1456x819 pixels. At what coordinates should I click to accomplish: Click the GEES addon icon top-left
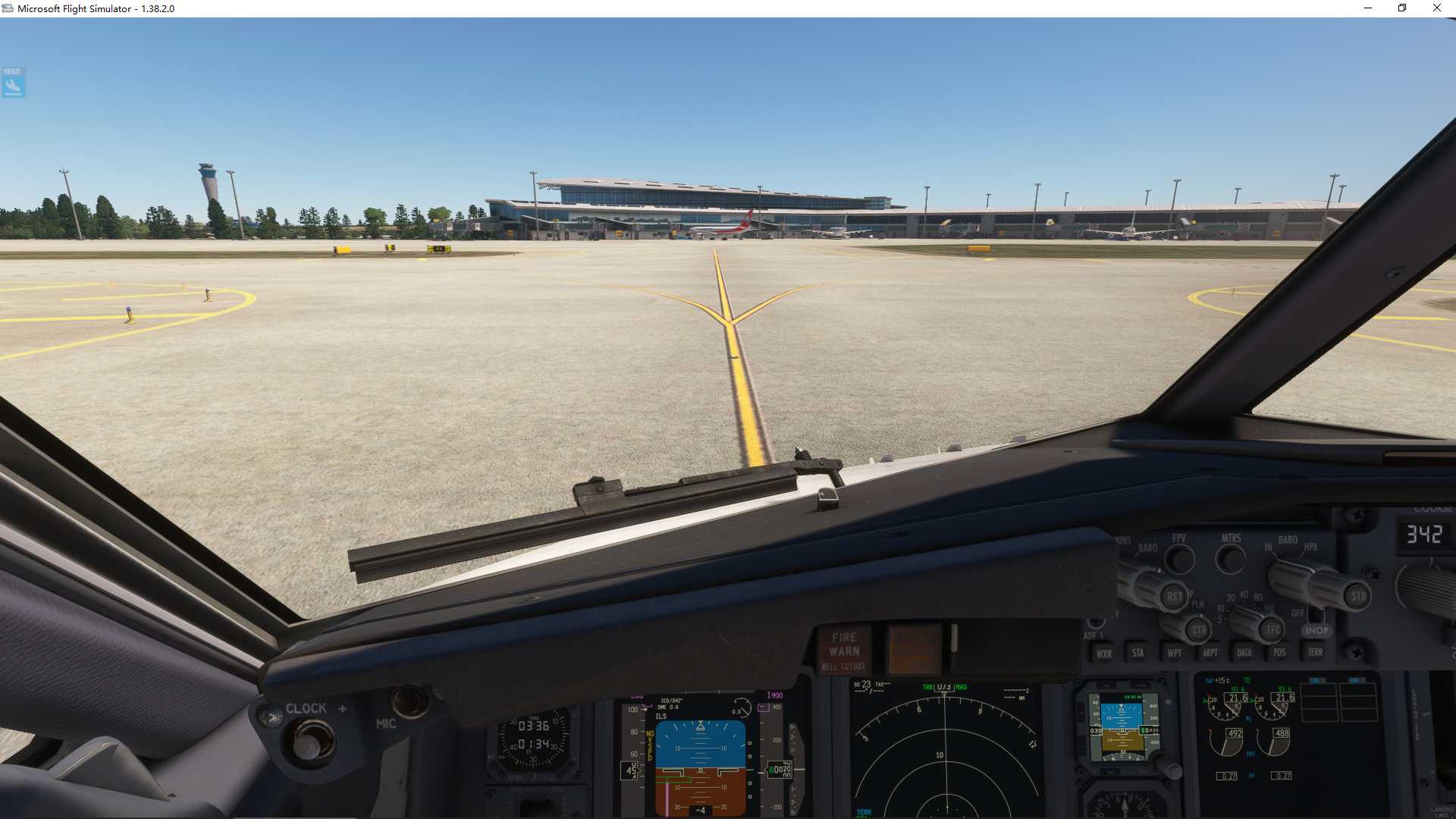point(13,83)
